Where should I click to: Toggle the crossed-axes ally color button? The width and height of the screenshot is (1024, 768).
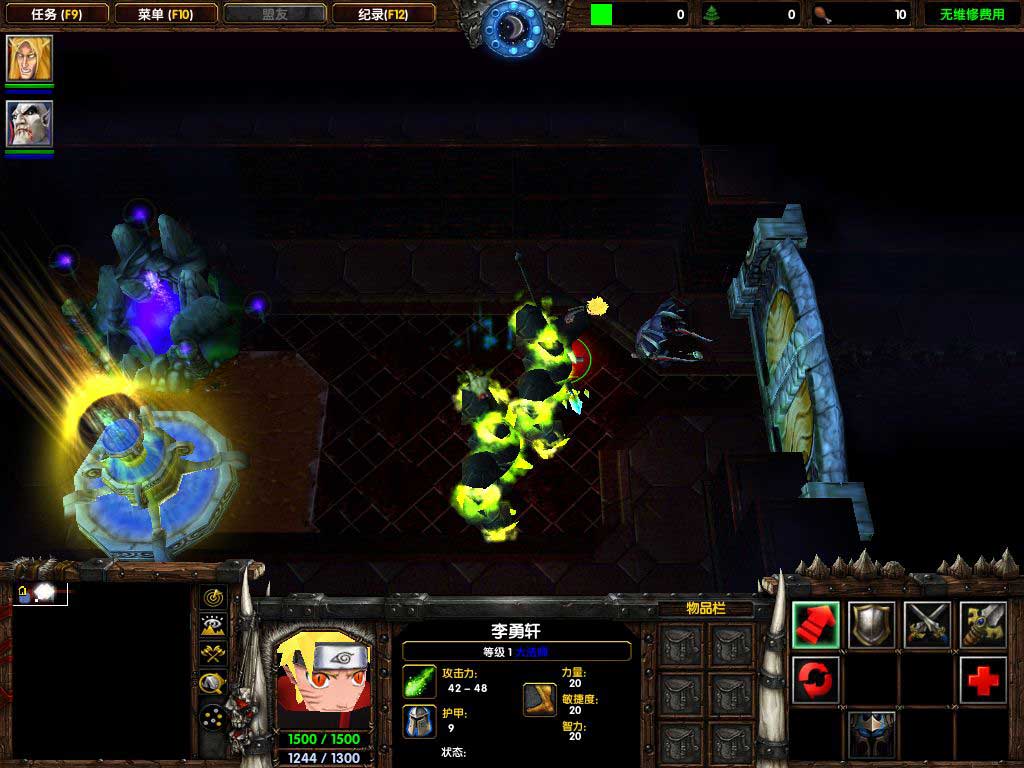(213, 654)
